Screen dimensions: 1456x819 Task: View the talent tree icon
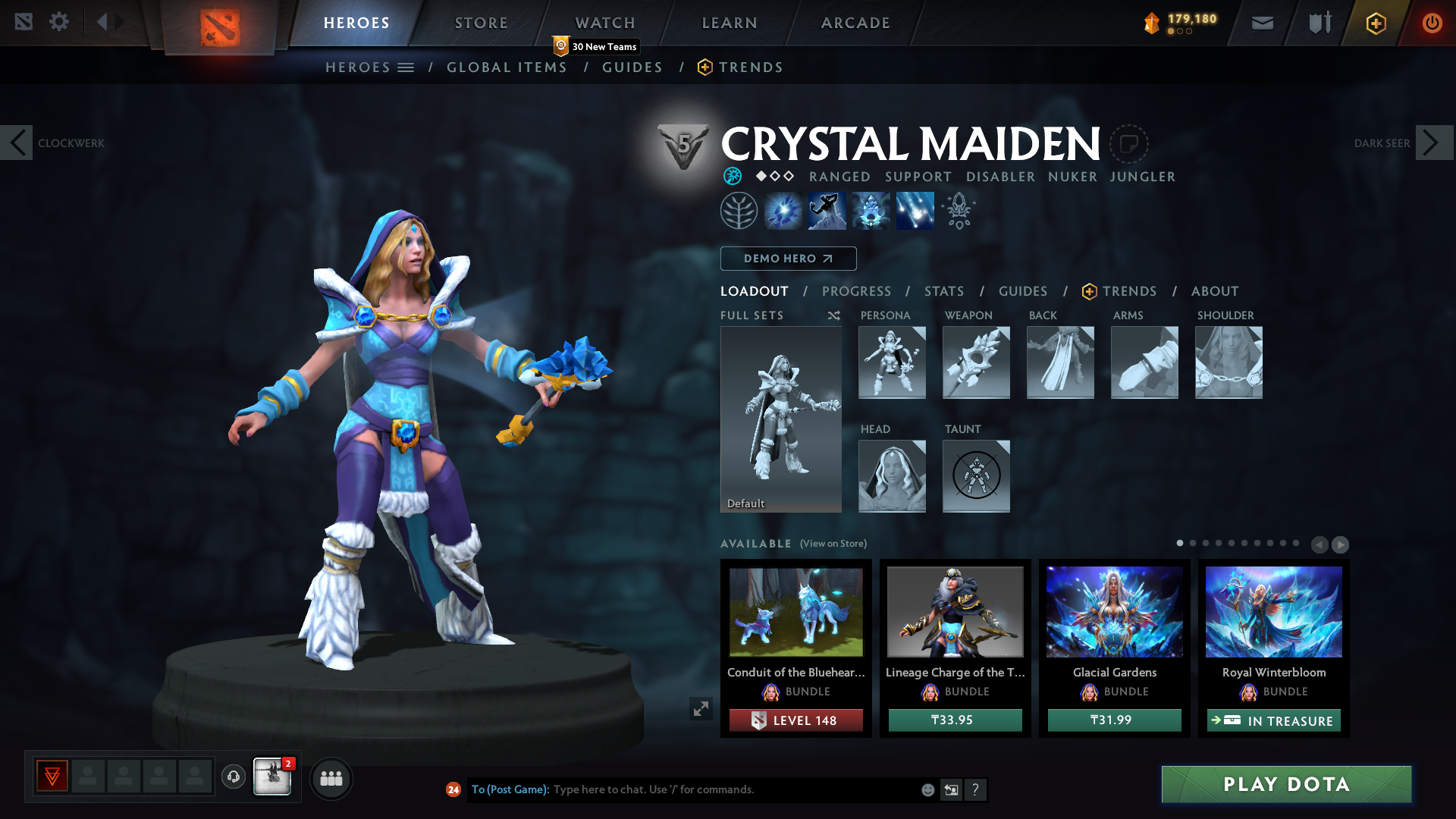click(x=739, y=210)
